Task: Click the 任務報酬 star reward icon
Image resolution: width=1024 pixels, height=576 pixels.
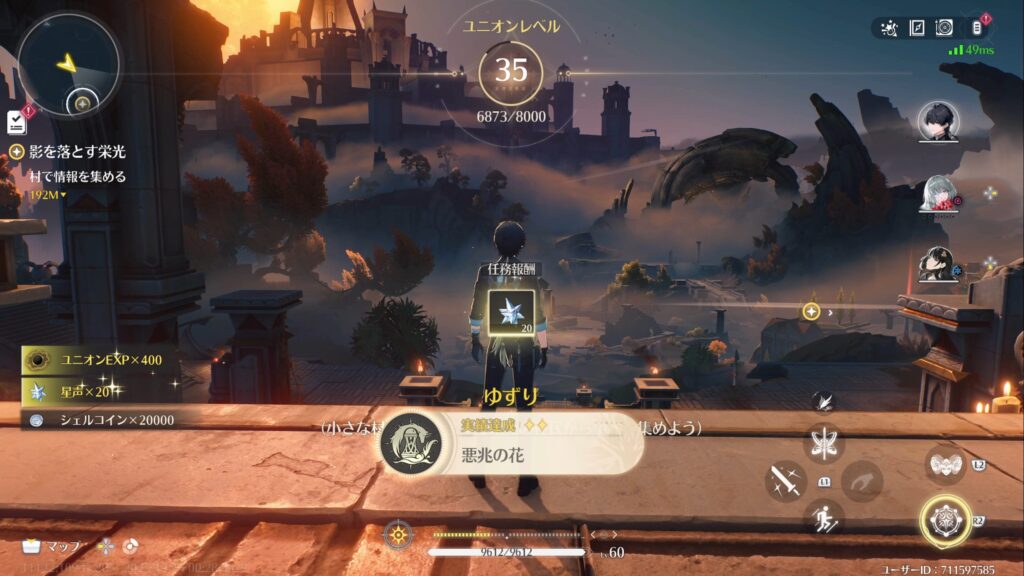Action: [x=510, y=311]
